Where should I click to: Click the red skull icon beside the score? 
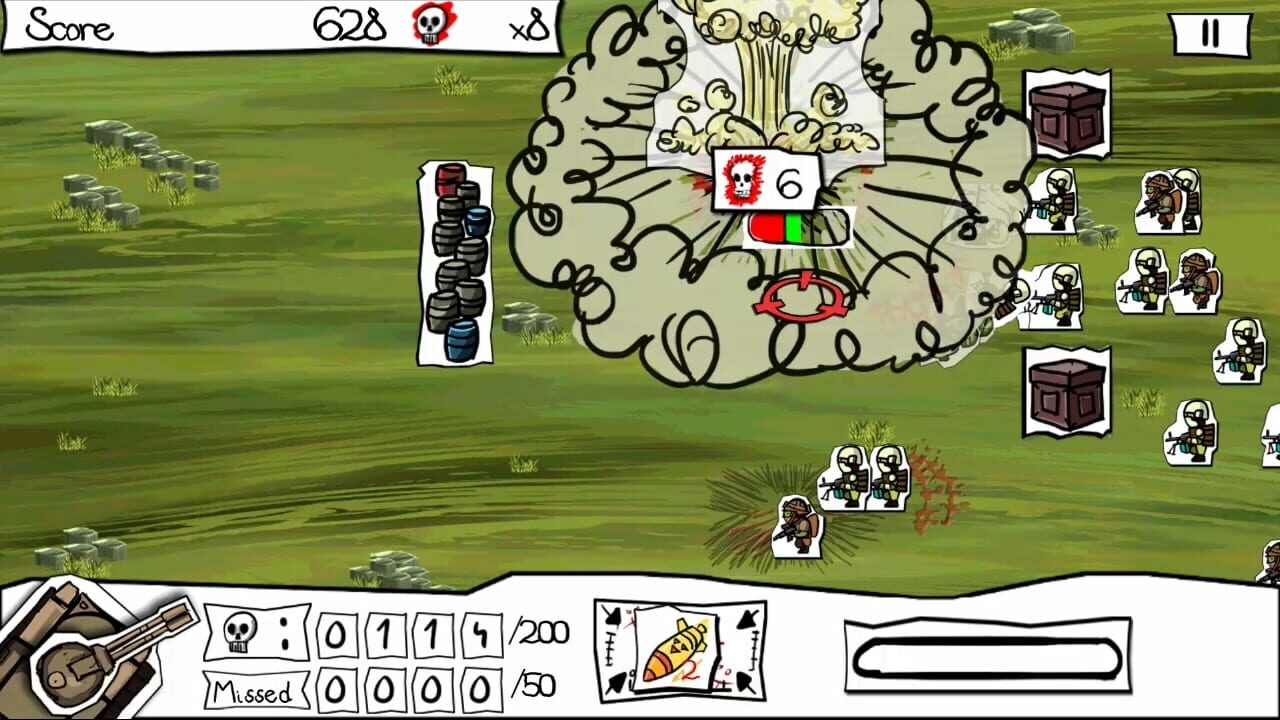click(430, 27)
